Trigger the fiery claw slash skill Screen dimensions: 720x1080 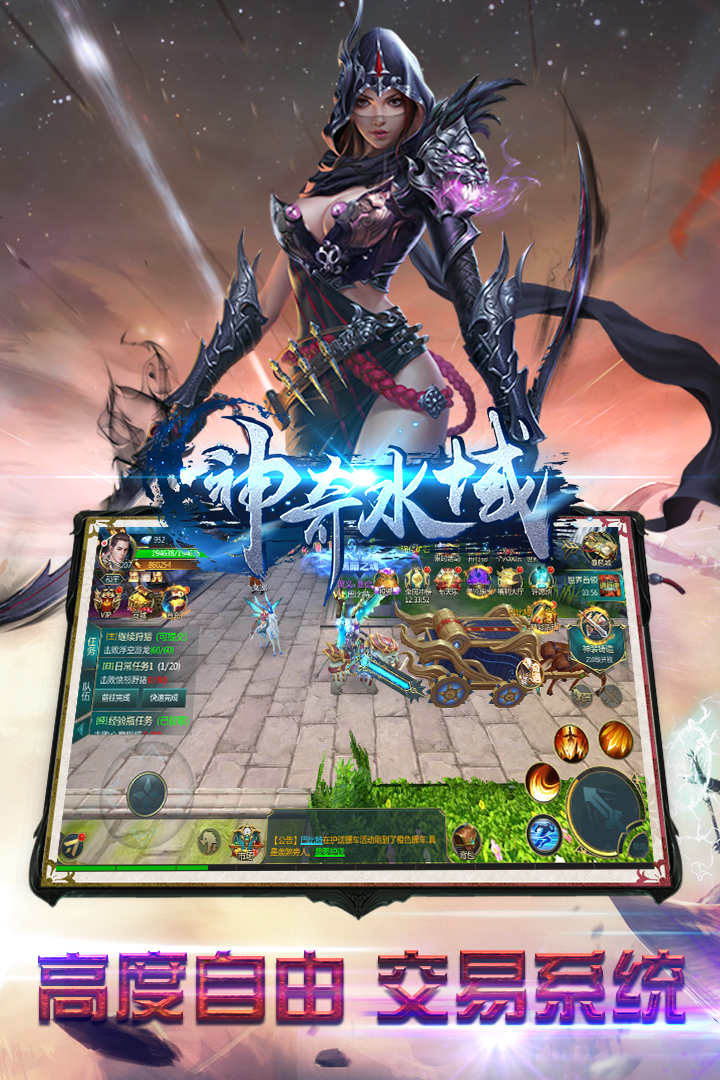(x=616, y=740)
